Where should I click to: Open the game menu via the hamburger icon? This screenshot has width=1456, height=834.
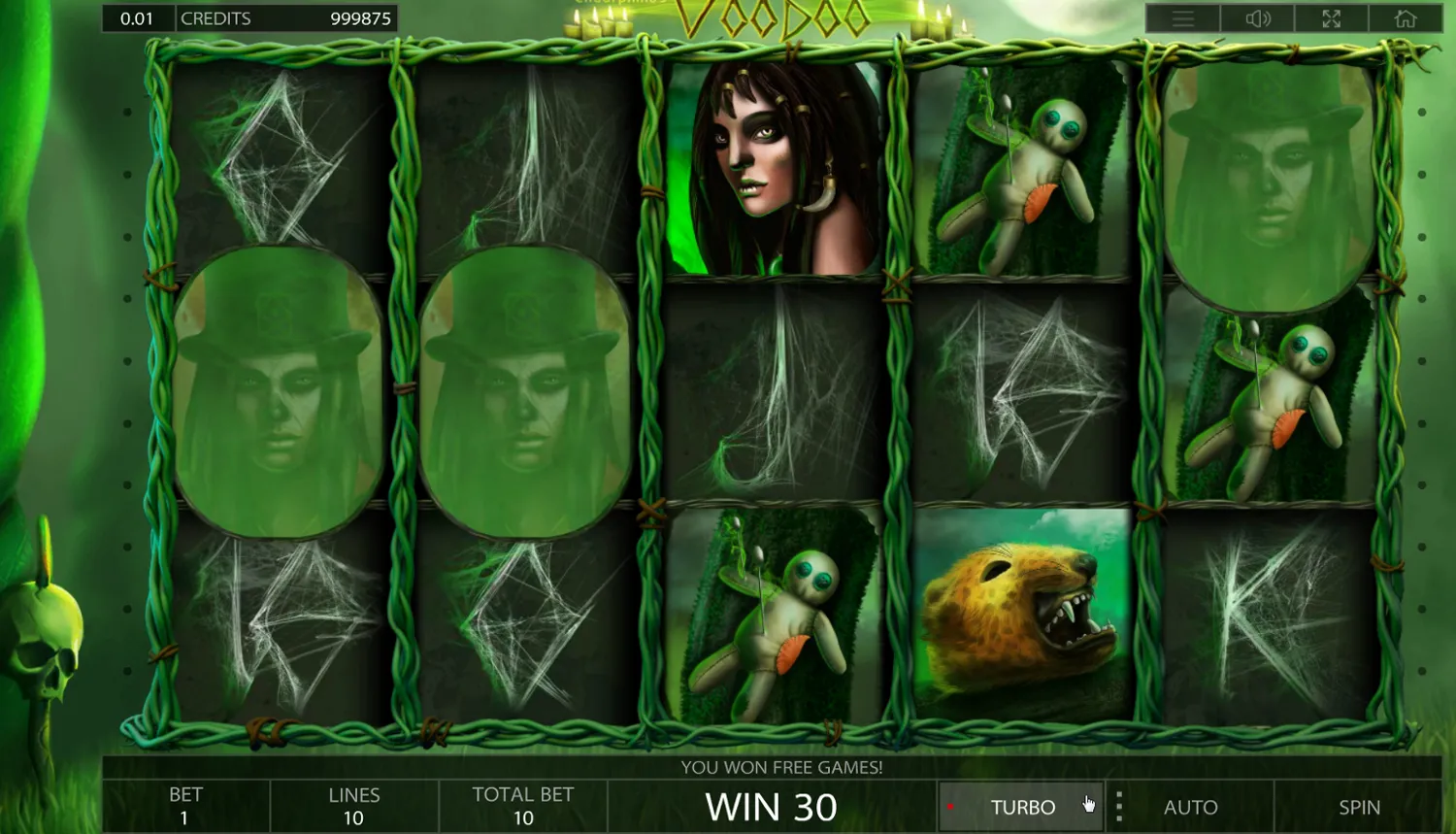pyautogui.click(x=1184, y=17)
